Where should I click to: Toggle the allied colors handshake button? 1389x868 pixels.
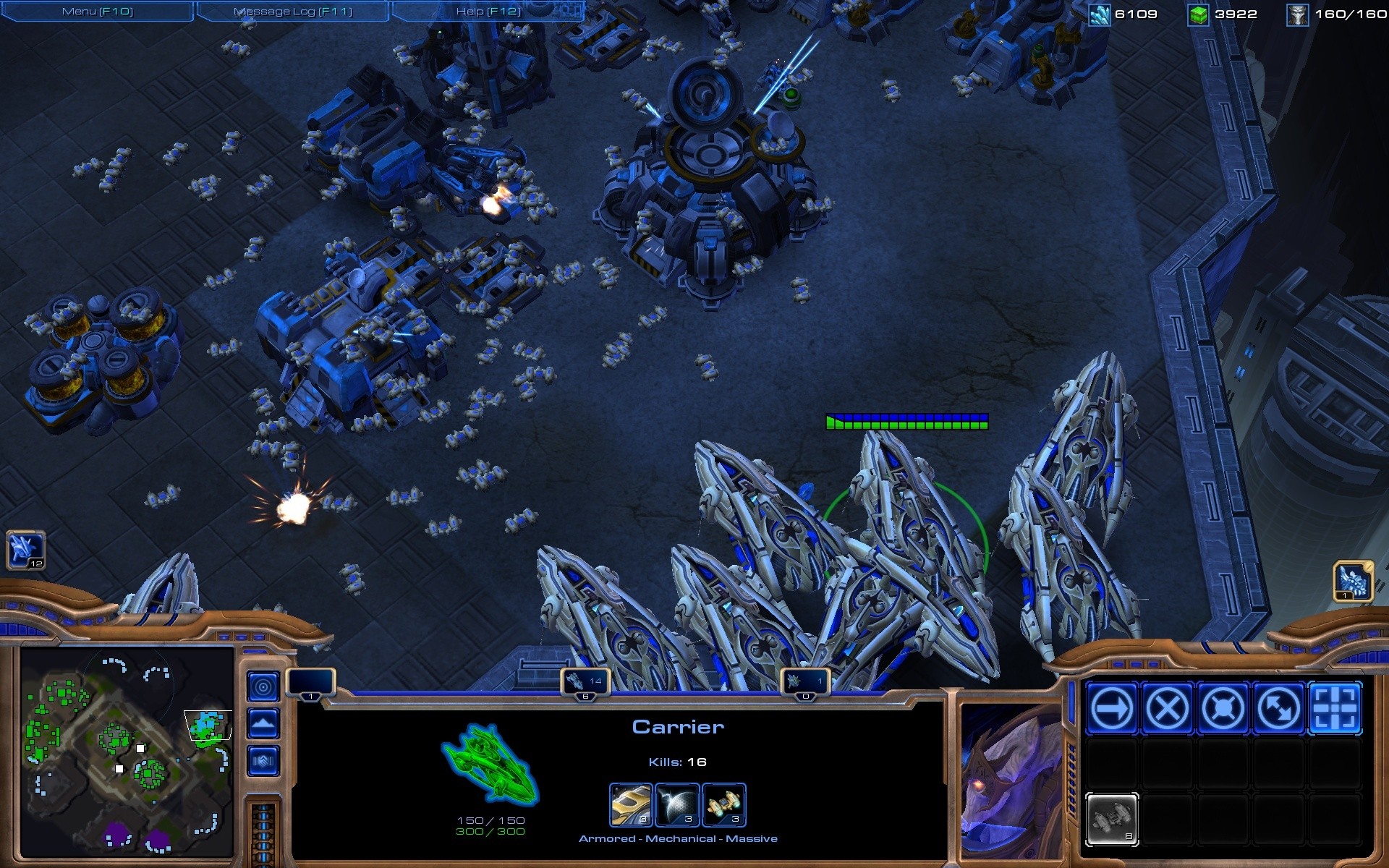coord(263,761)
